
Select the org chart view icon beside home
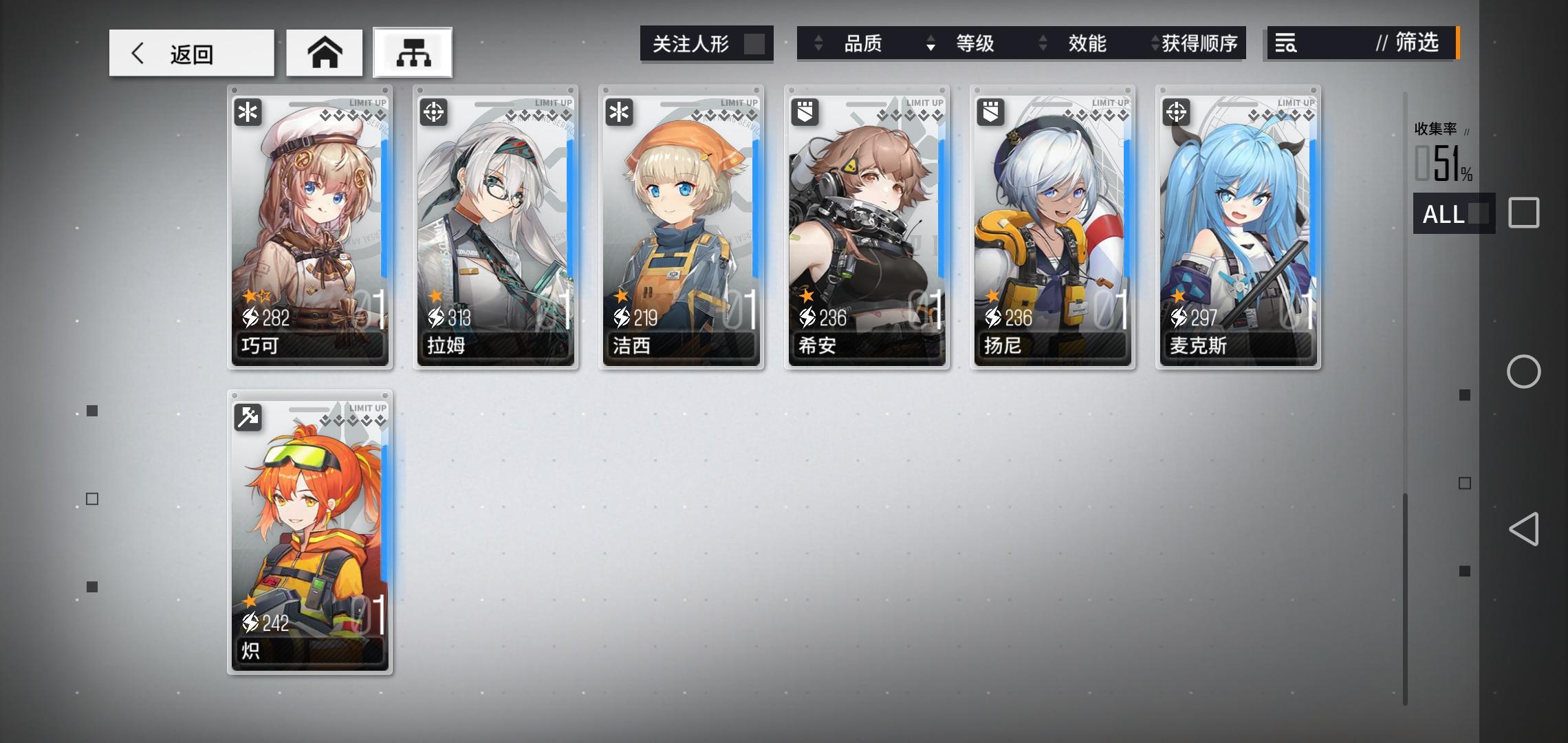pos(412,52)
